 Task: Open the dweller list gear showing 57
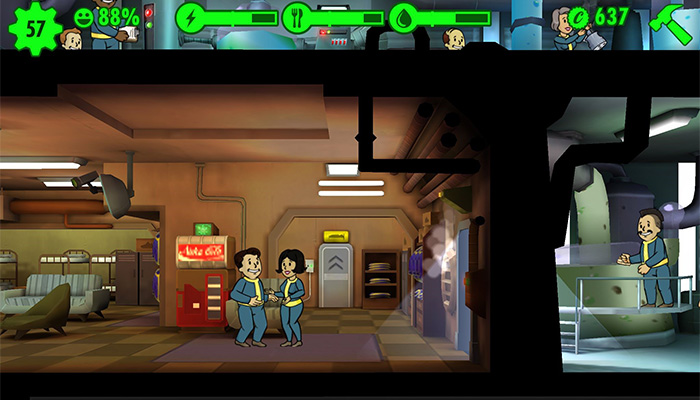(35, 25)
